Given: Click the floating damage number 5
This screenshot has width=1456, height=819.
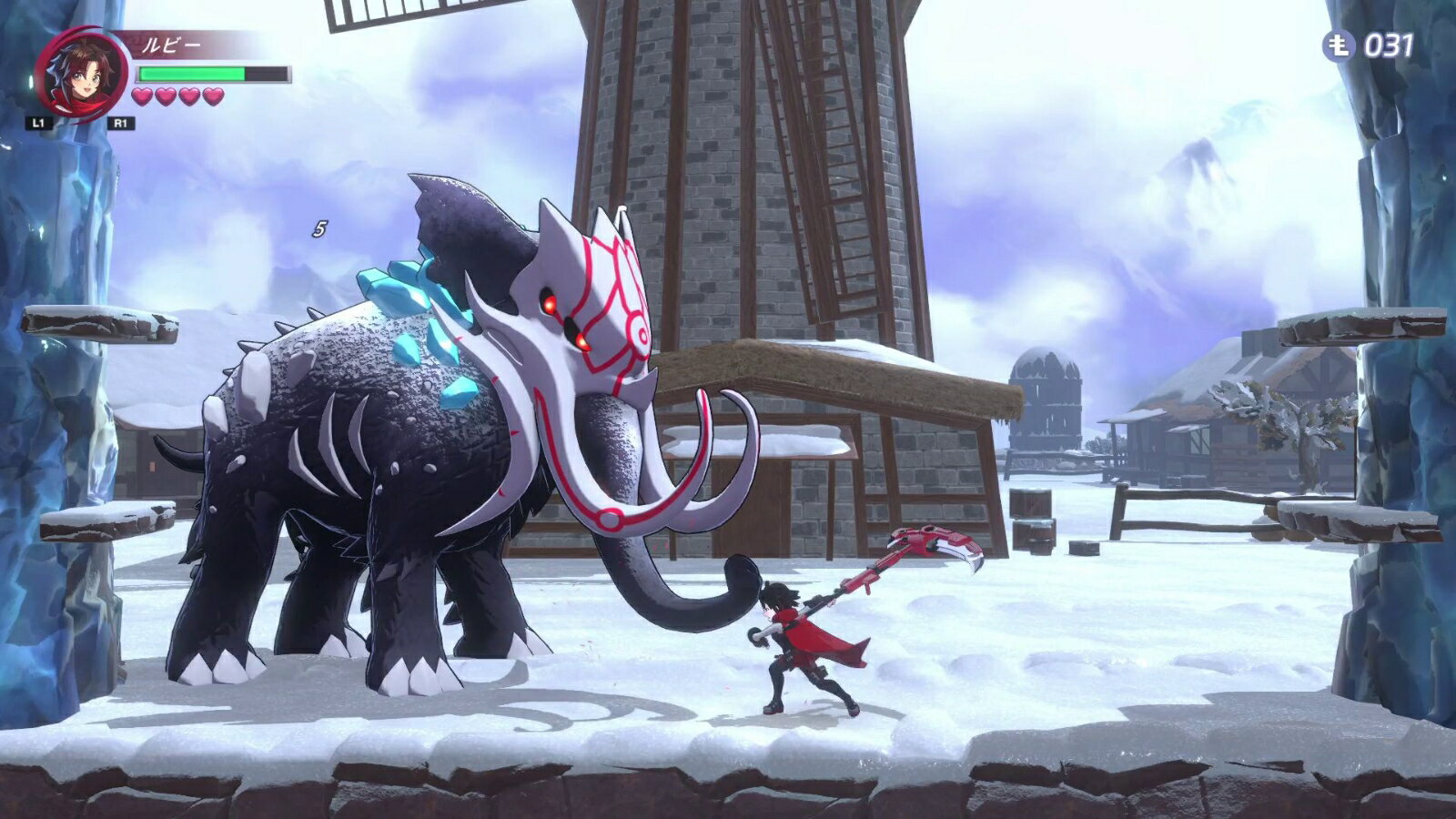Looking at the screenshot, I should (x=318, y=230).
